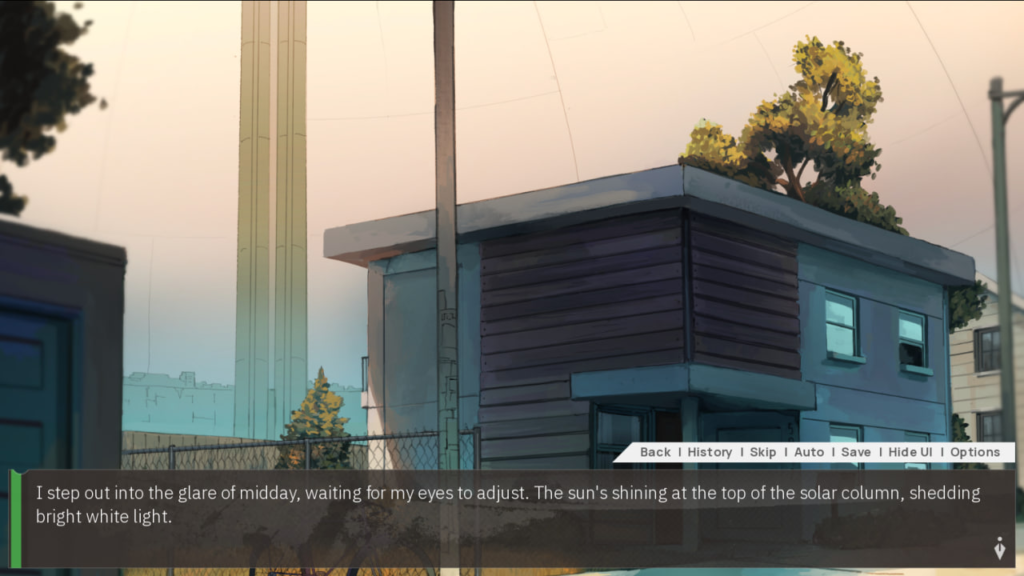Viewport: 1024px width, 576px height.
Task: Go Back to the previous line
Action: tap(655, 452)
